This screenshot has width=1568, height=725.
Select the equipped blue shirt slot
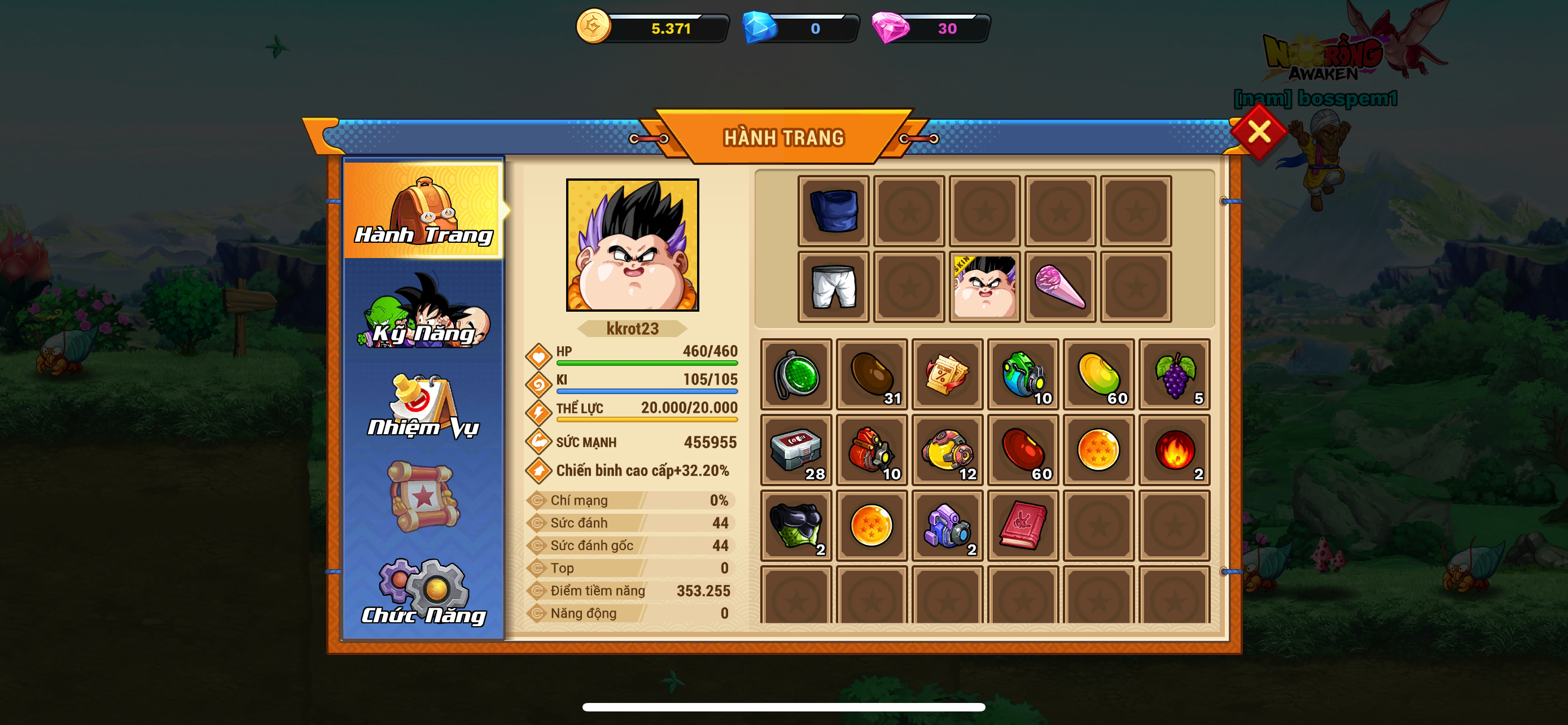[x=833, y=211]
